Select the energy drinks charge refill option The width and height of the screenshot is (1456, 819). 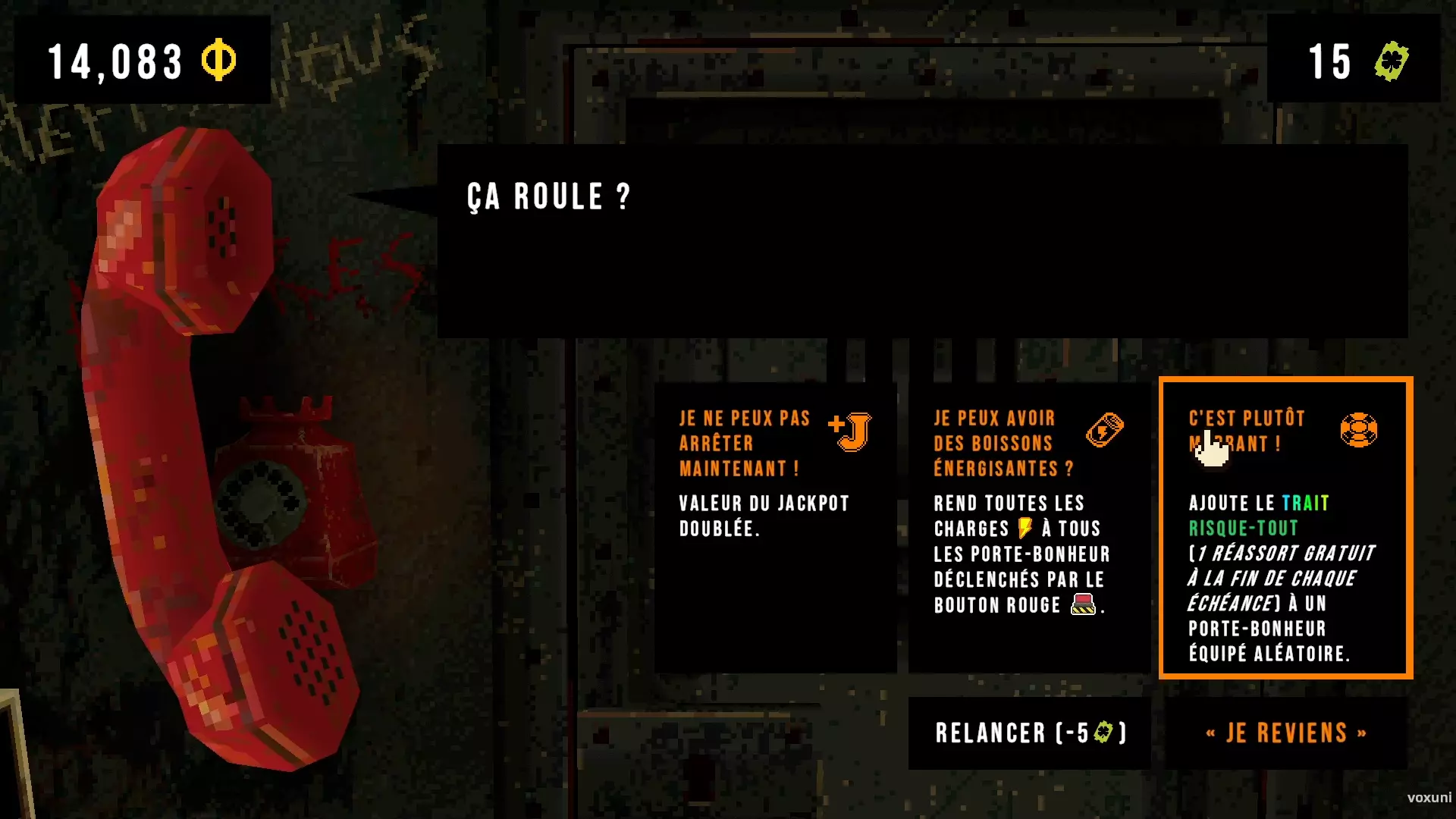(1029, 527)
